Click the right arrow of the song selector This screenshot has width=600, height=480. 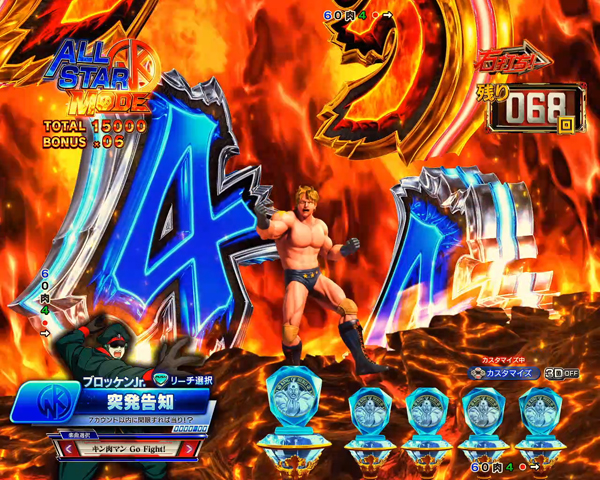click(x=191, y=449)
